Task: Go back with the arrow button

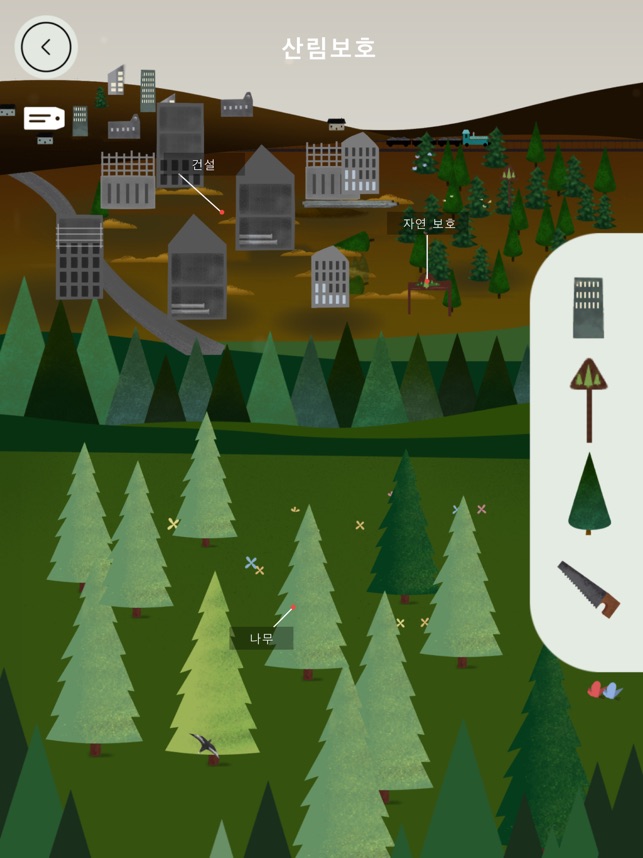Action: 46,47
